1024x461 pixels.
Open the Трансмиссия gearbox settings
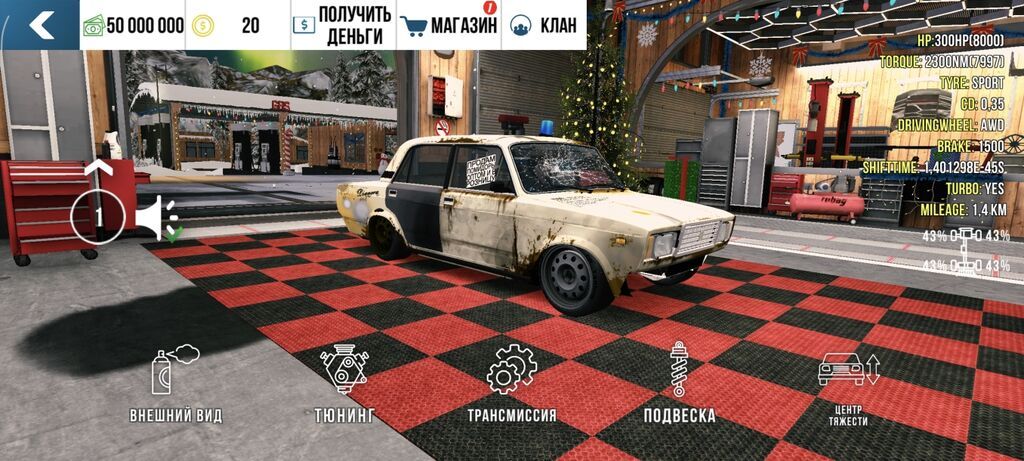tap(511, 384)
